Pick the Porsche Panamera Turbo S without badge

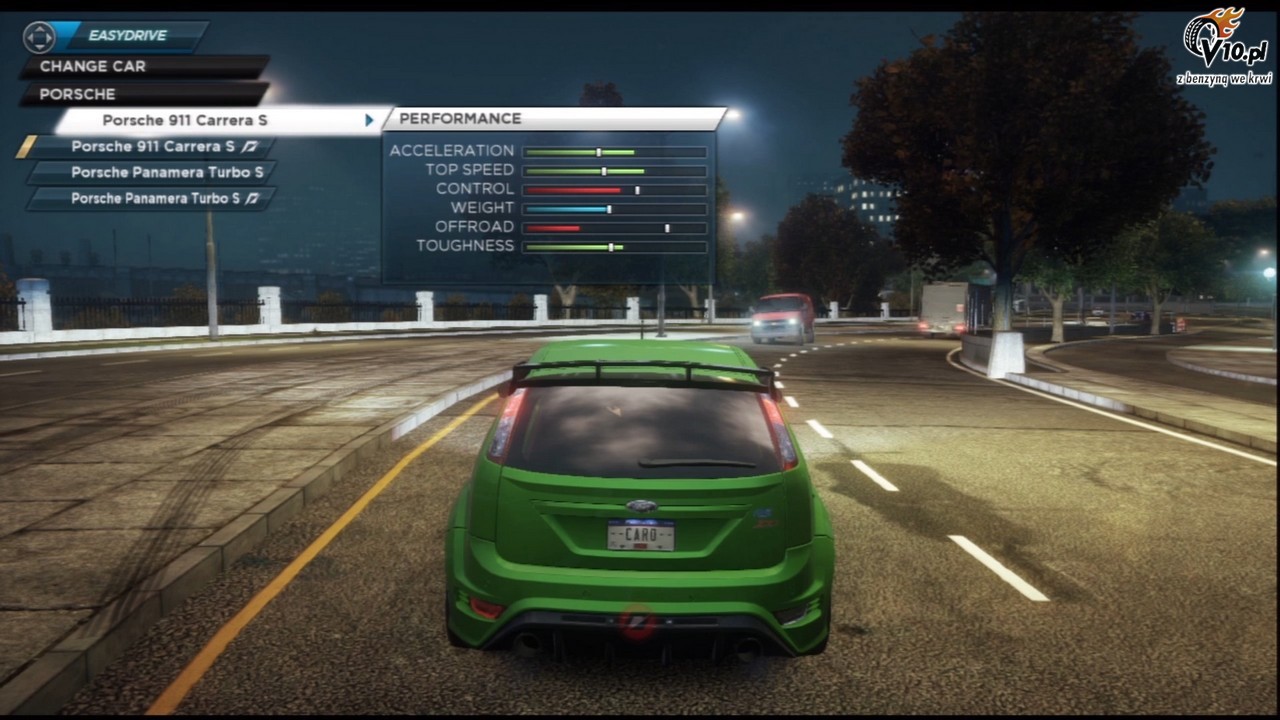click(x=167, y=172)
